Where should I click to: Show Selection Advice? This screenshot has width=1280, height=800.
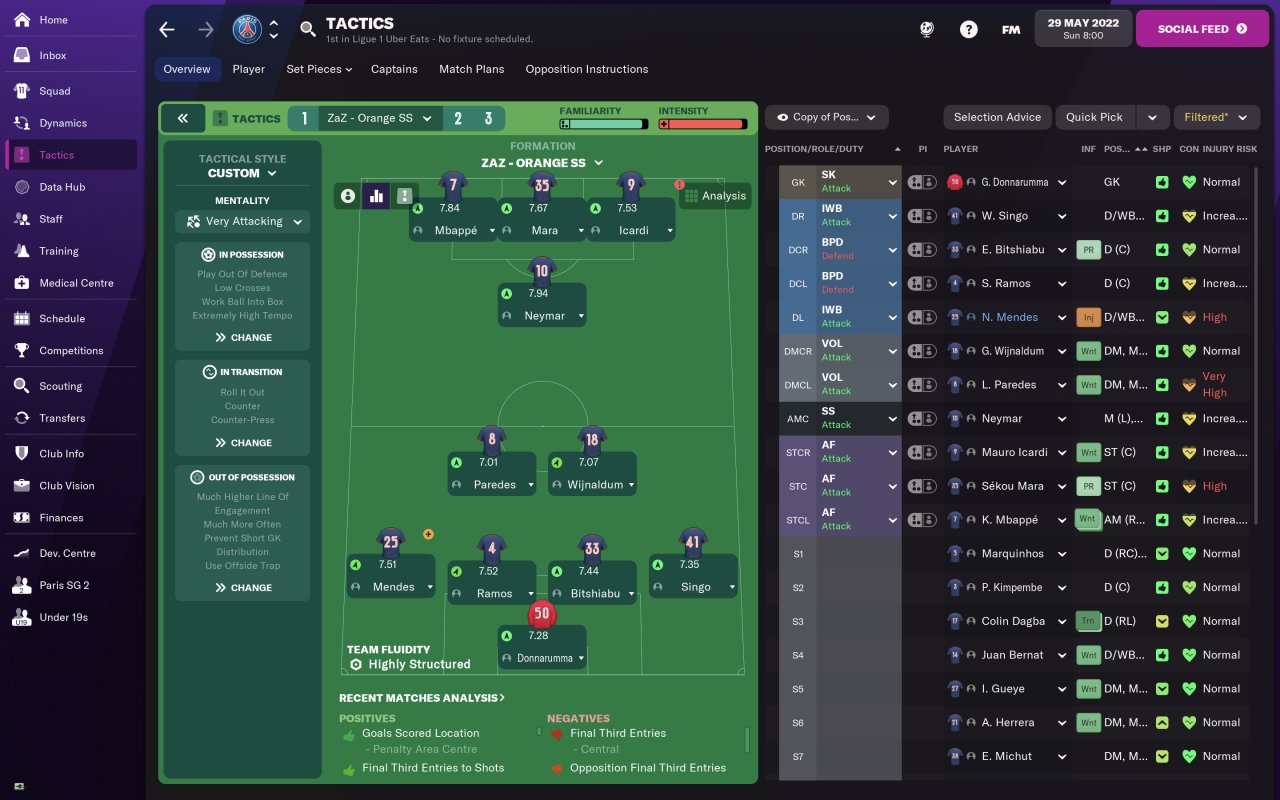pyautogui.click(x=997, y=117)
